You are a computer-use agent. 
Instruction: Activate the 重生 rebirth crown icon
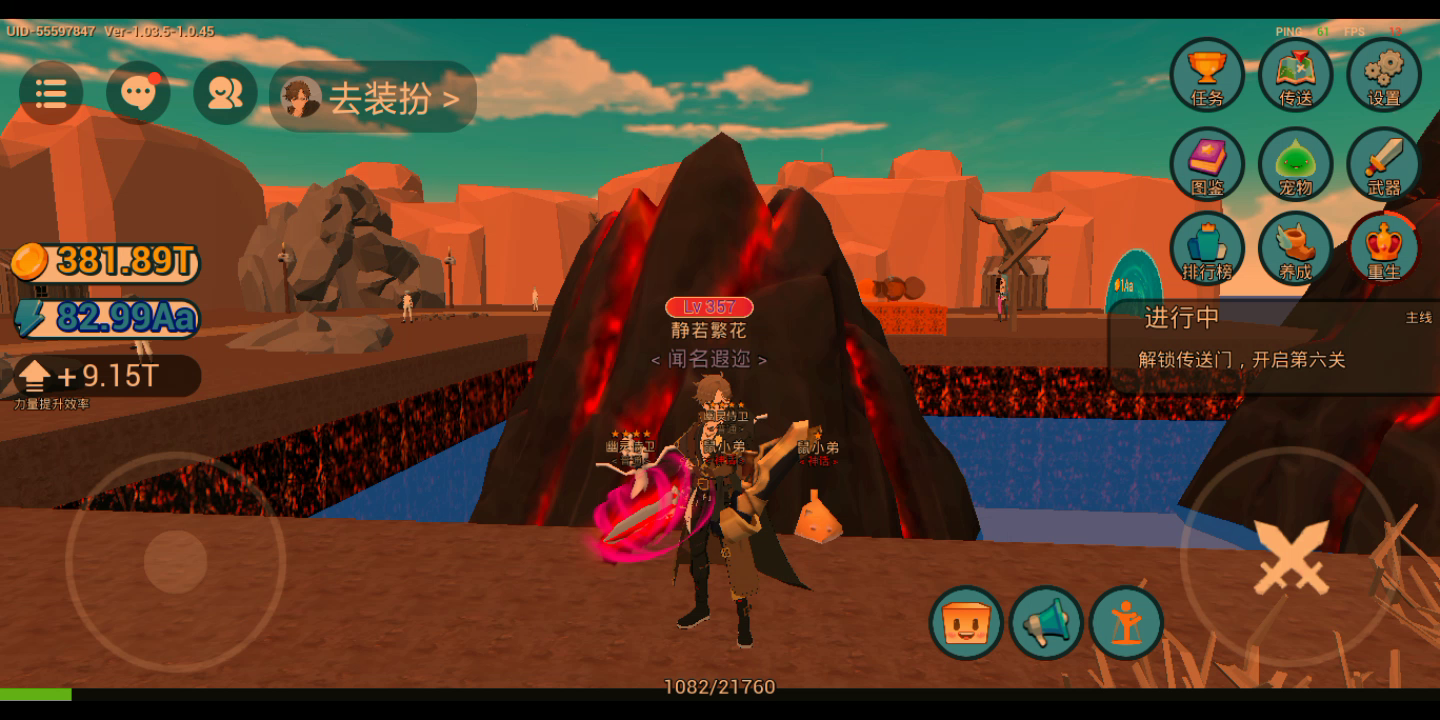(x=1384, y=248)
